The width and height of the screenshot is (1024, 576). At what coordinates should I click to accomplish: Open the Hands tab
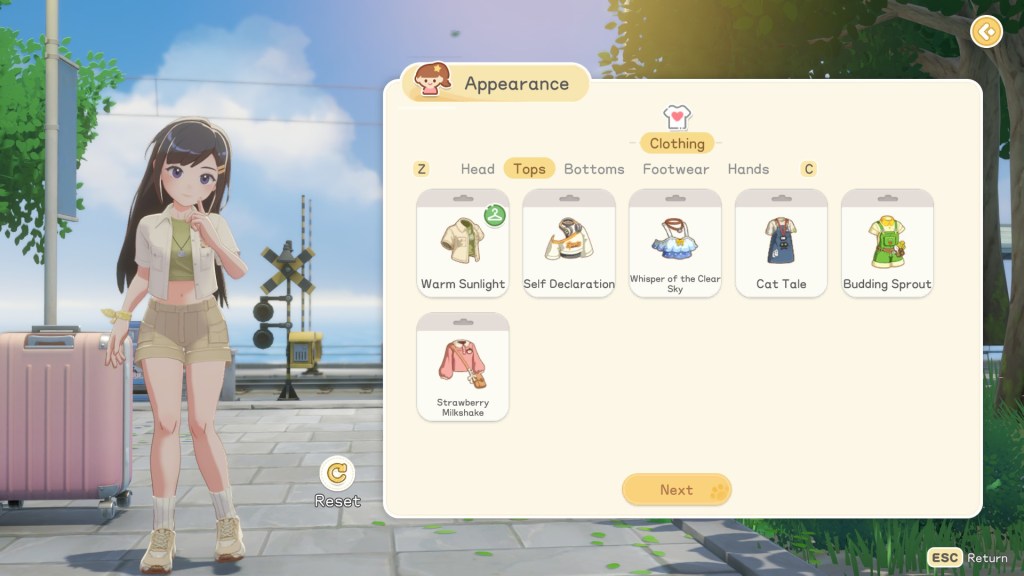tap(748, 169)
